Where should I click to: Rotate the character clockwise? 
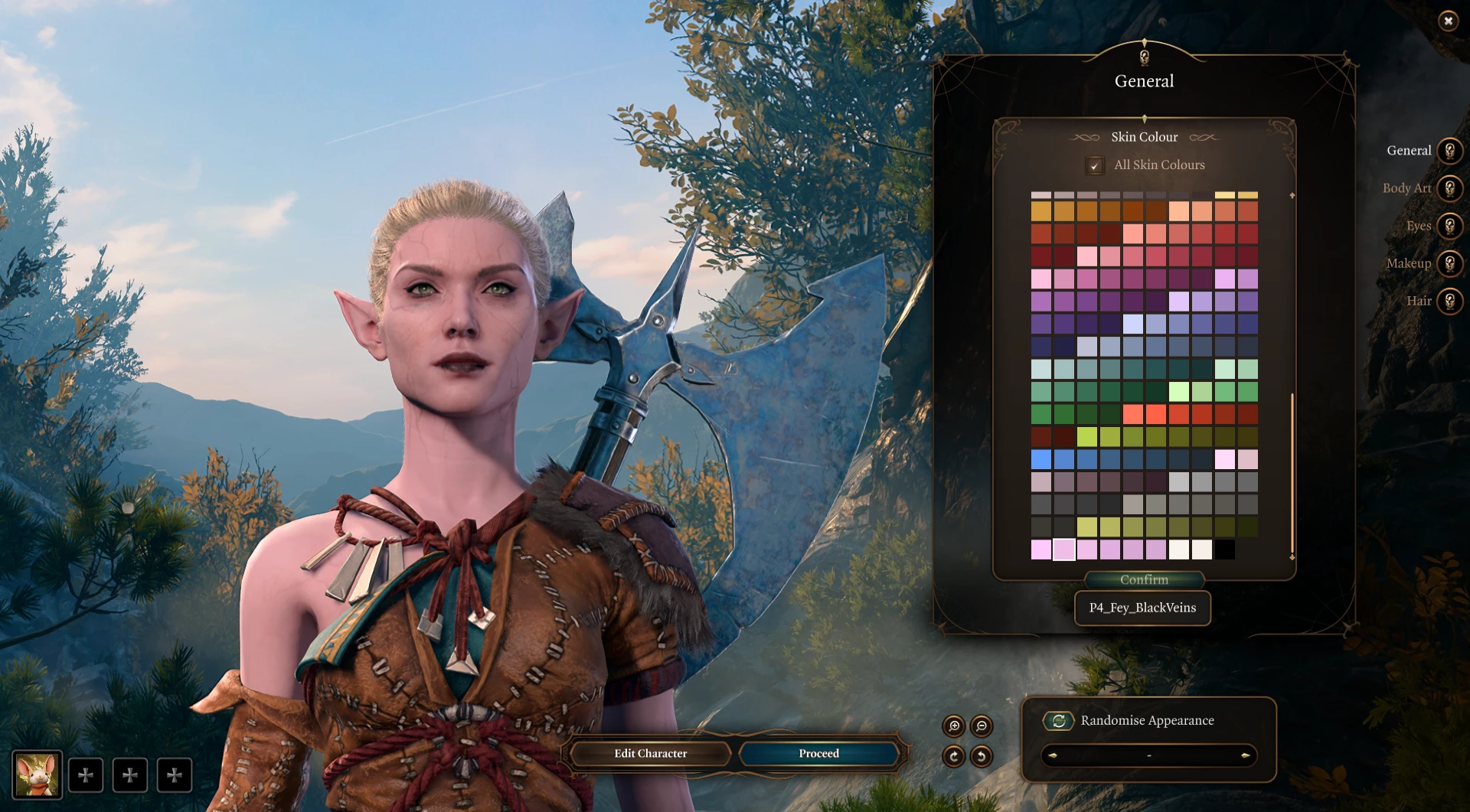coord(954,757)
